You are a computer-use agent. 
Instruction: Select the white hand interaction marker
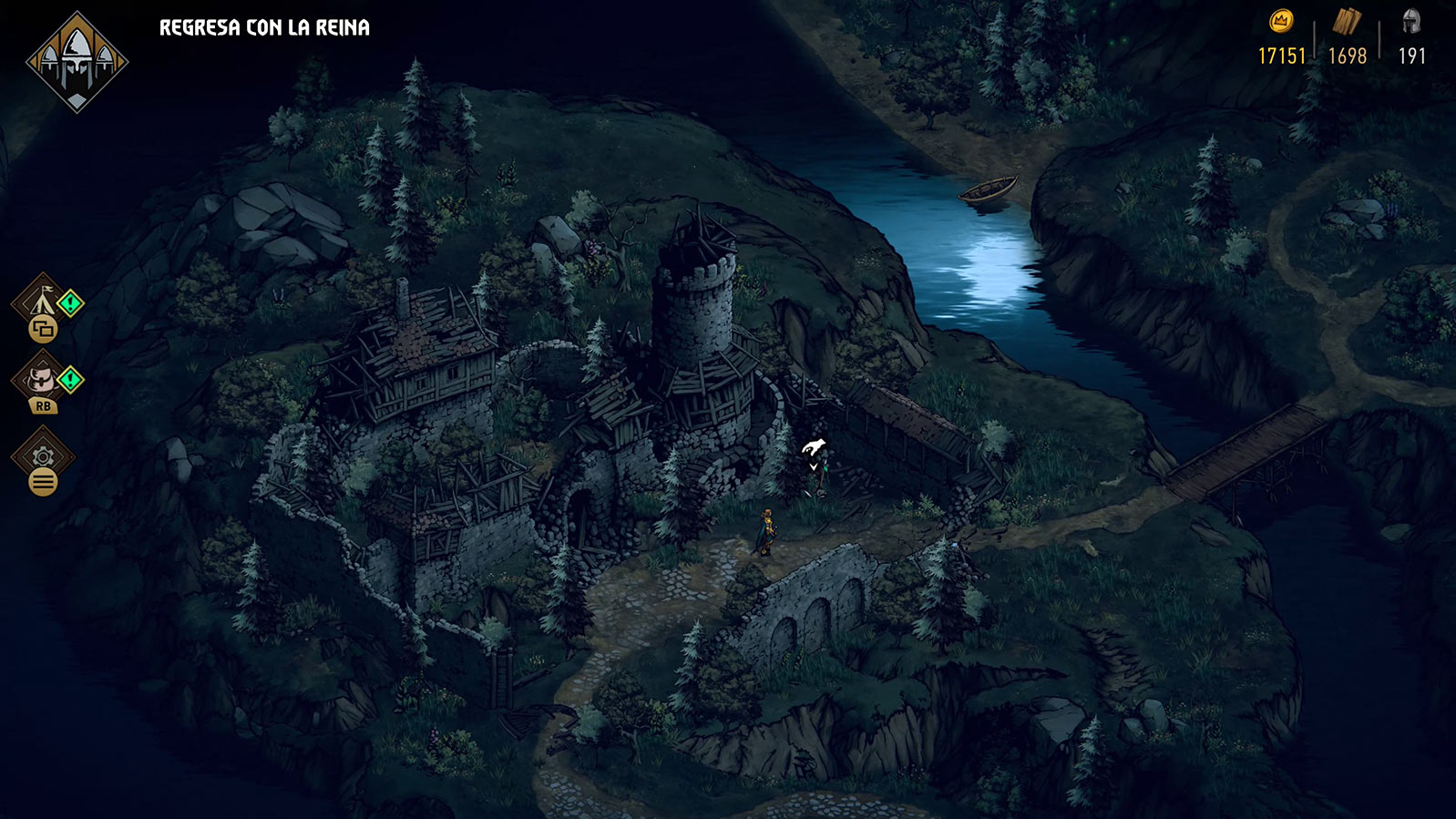pyautogui.click(x=813, y=446)
